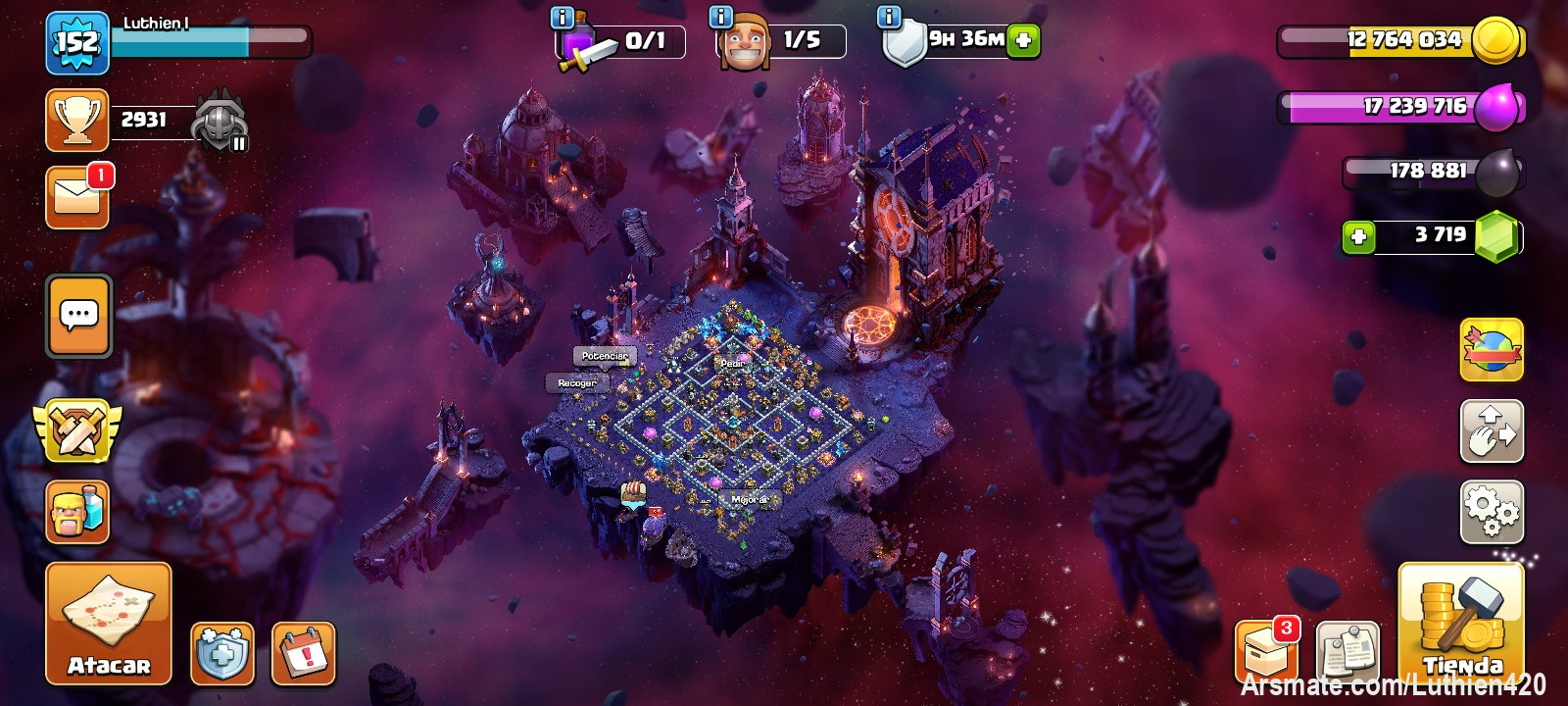The height and width of the screenshot is (706, 1568).
Task: Open the Tienda shop
Action: [x=1460, y=624]
